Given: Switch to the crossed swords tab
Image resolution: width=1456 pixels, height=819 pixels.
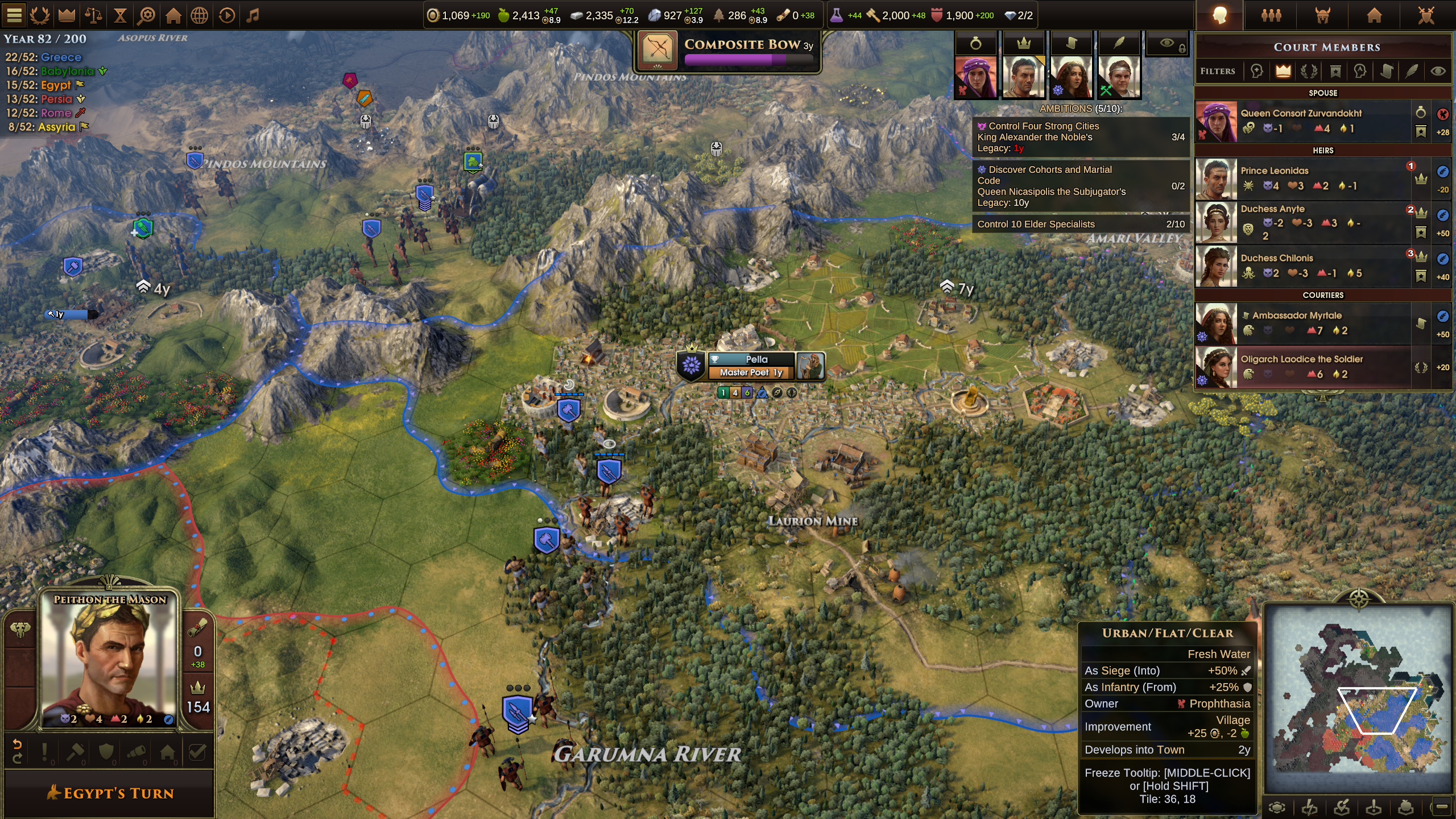Looking at the screenshot, I should pos(1426,15).
